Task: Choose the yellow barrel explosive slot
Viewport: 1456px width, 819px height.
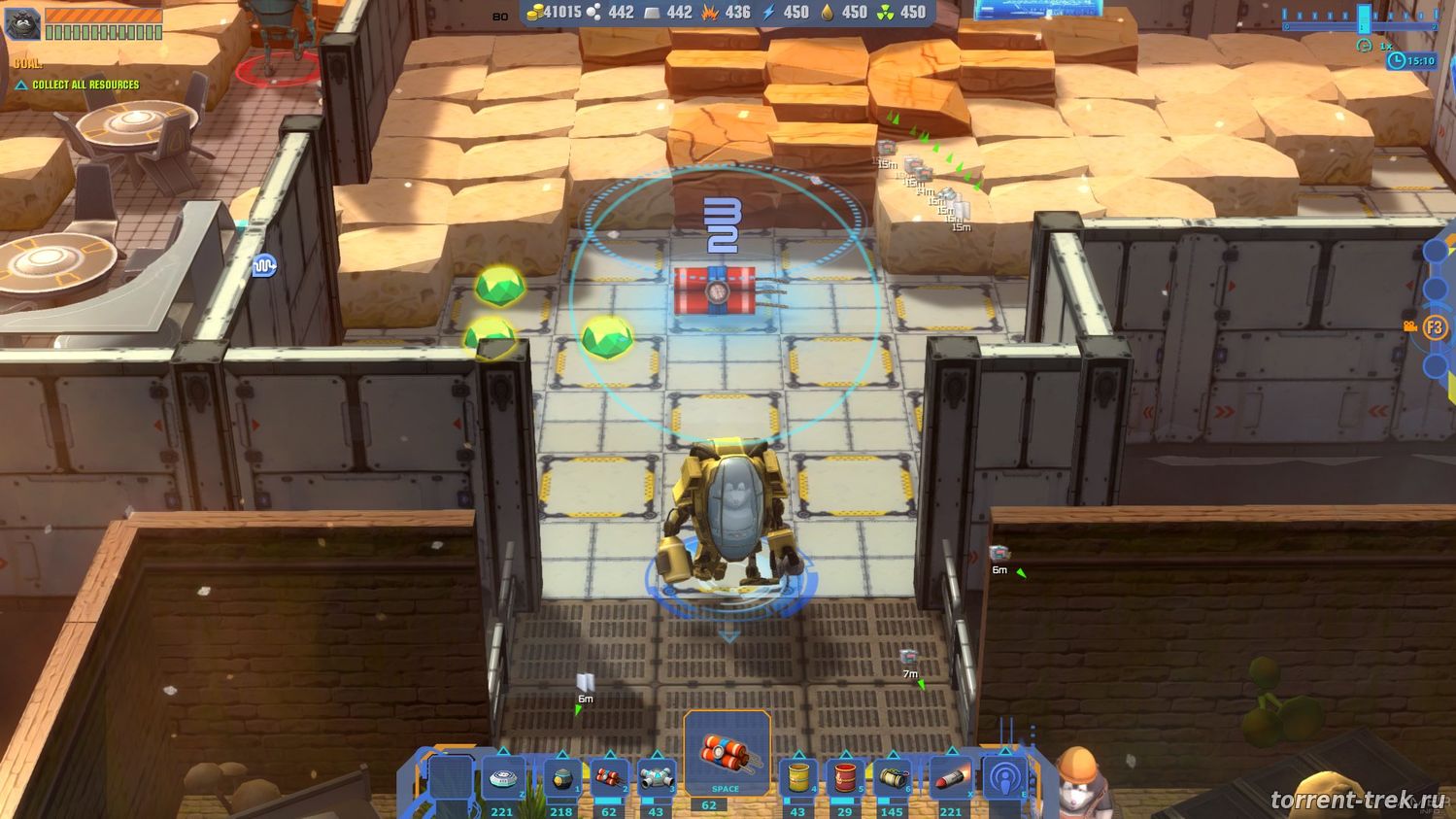Action: [x=797, y=777]
